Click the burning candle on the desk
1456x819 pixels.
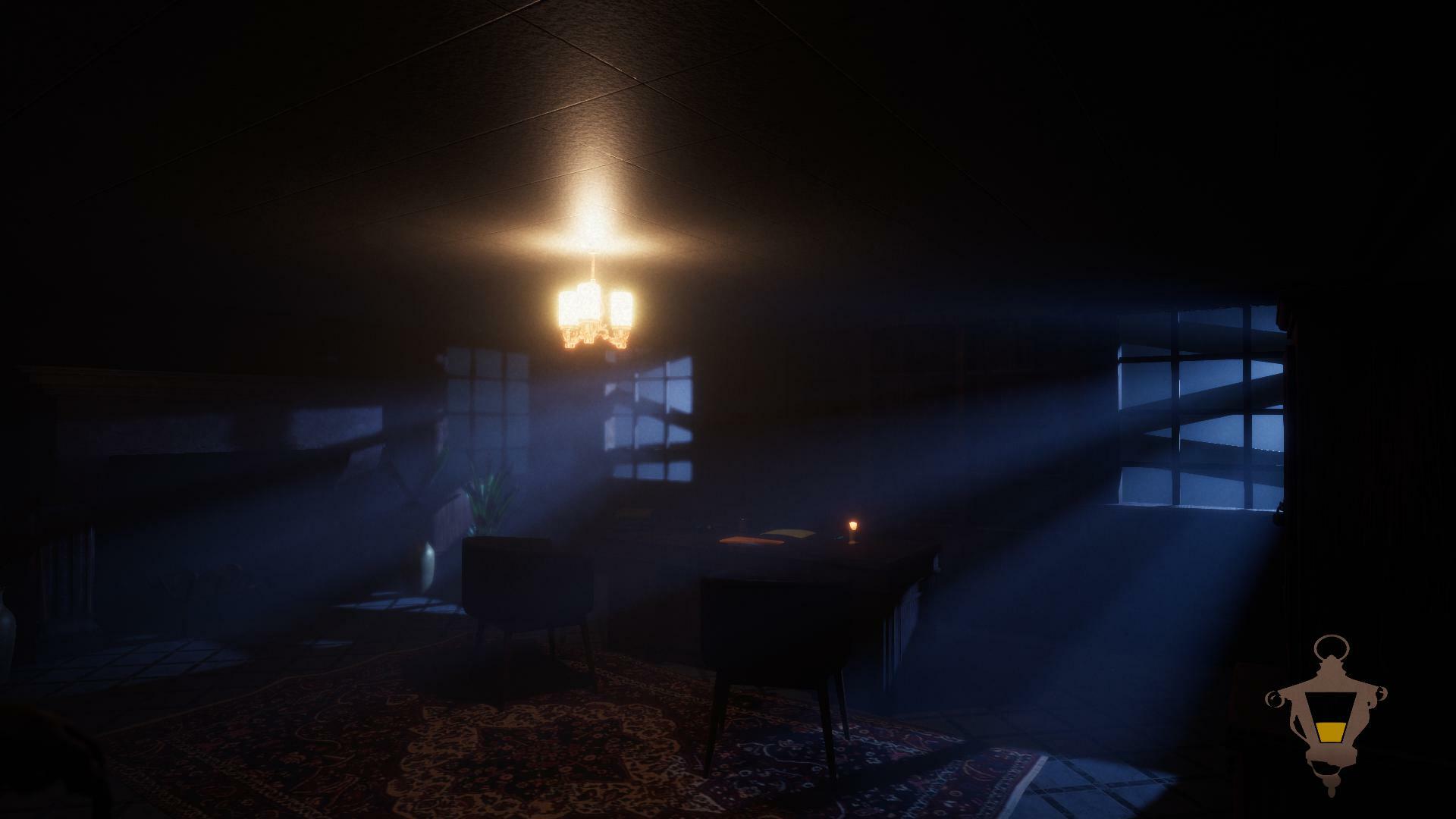(853, 526)
